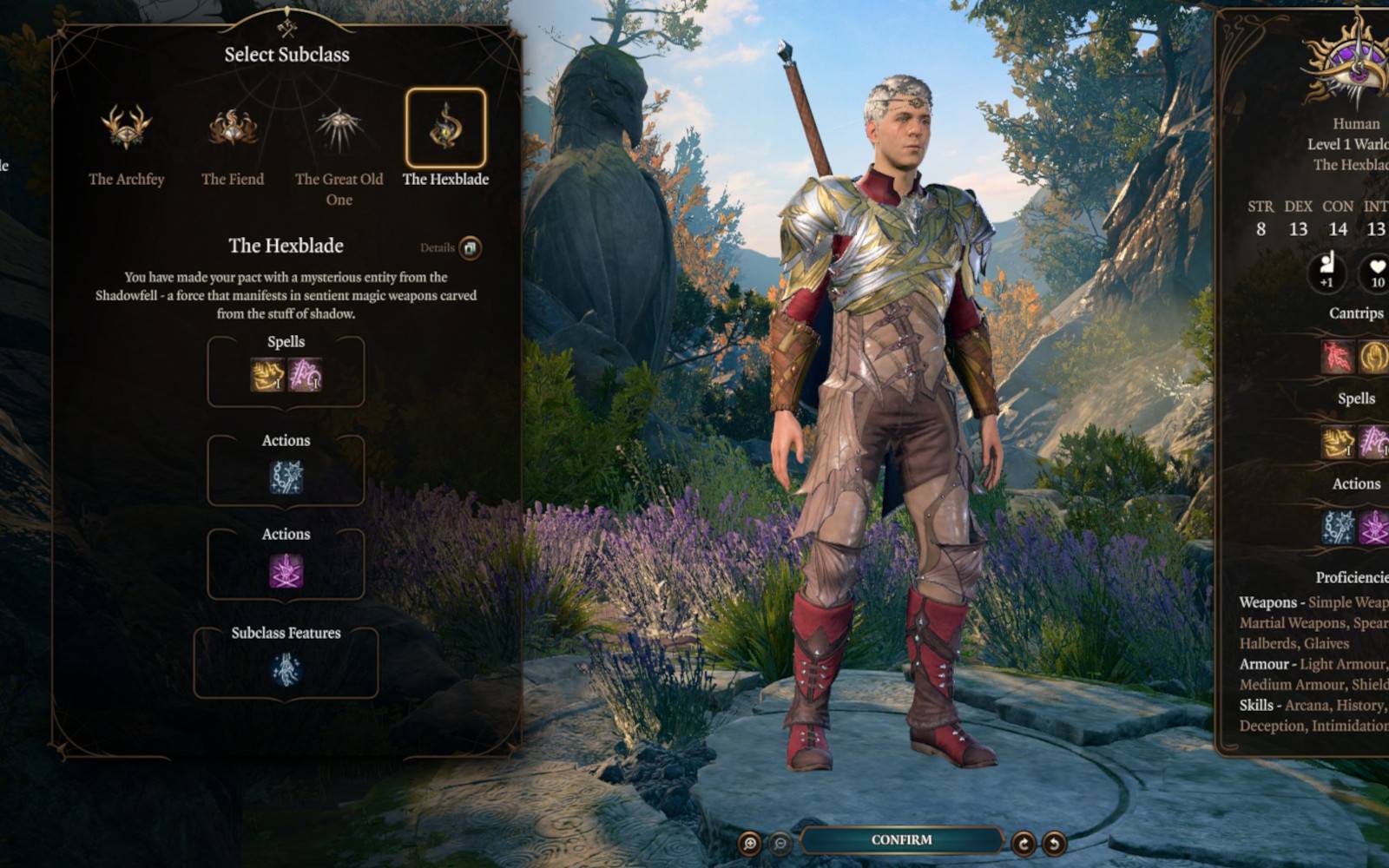Confirm the subclass selection
Image resolution: width=1389 pixels, height=868 pixels.
pyautogui.click(x=901, y=840)
